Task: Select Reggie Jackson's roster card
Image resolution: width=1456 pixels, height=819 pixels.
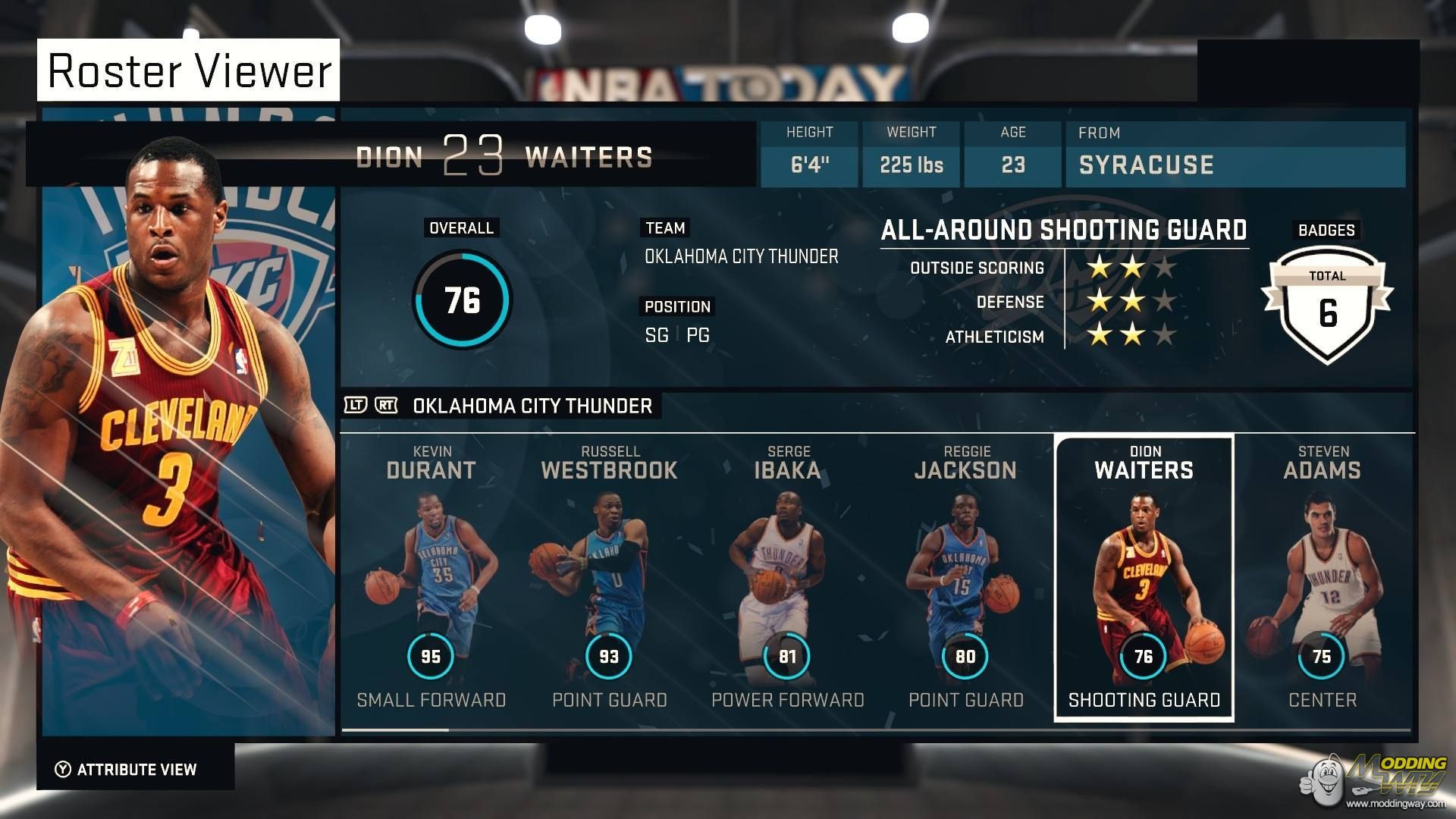Action: tap(965, 578)
